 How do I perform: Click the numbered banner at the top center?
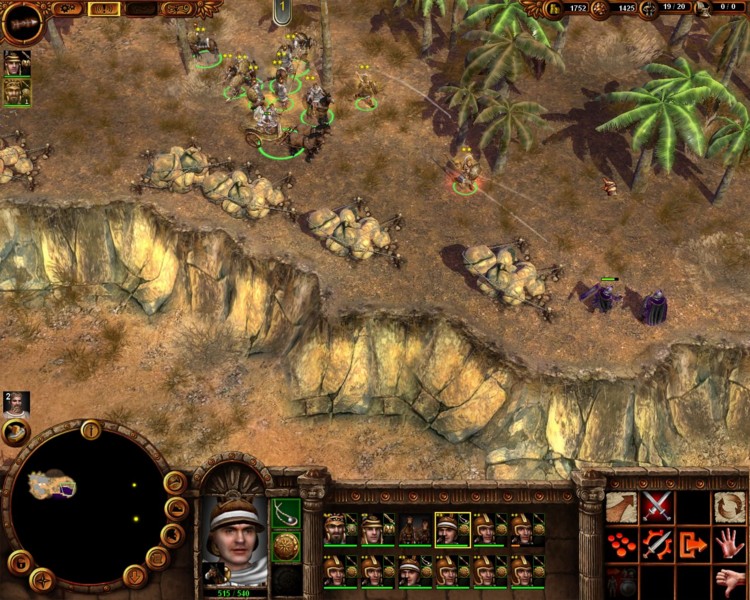[x=283, y=11]
